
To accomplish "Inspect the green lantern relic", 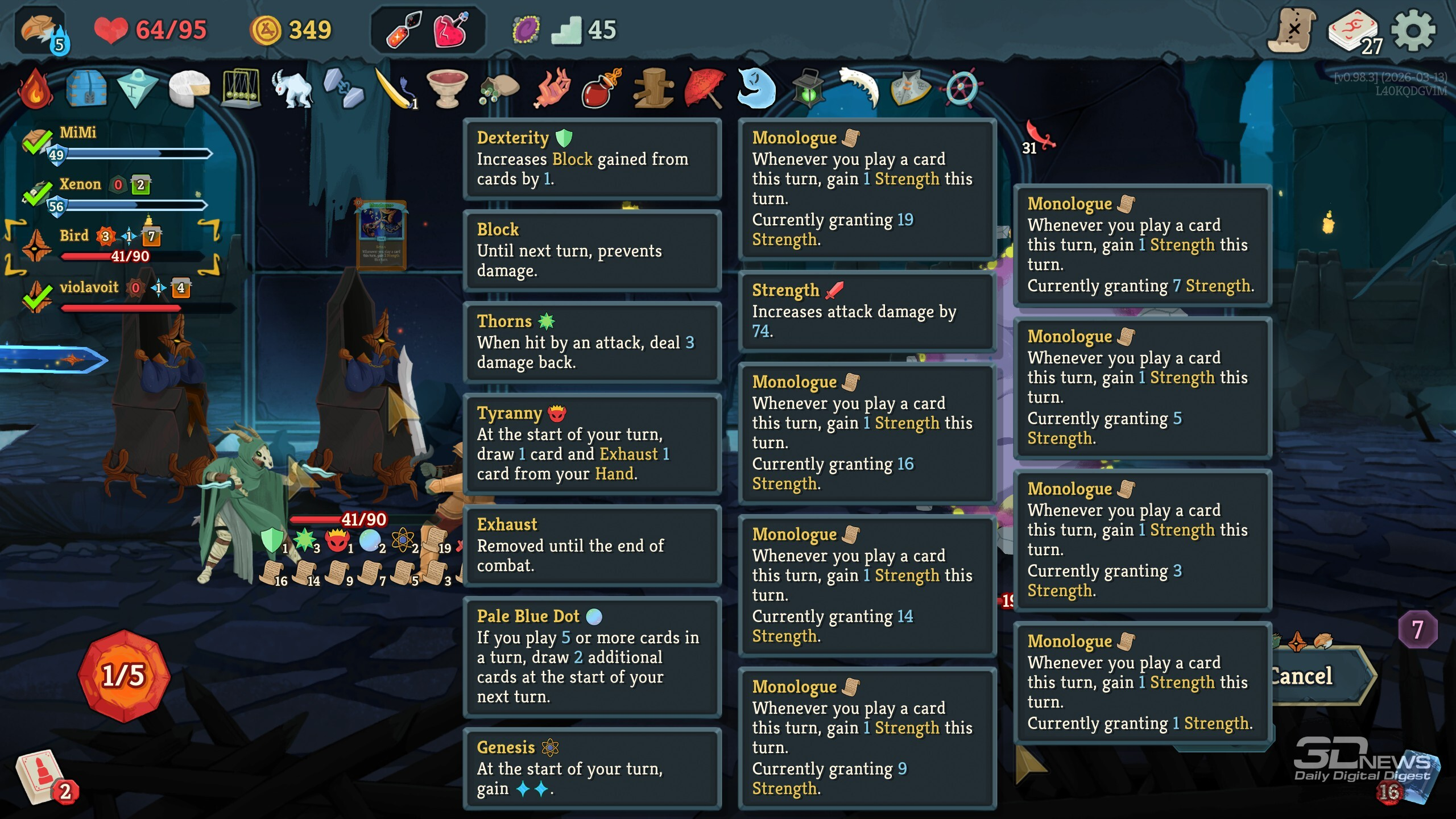I will tap(808, 89).
